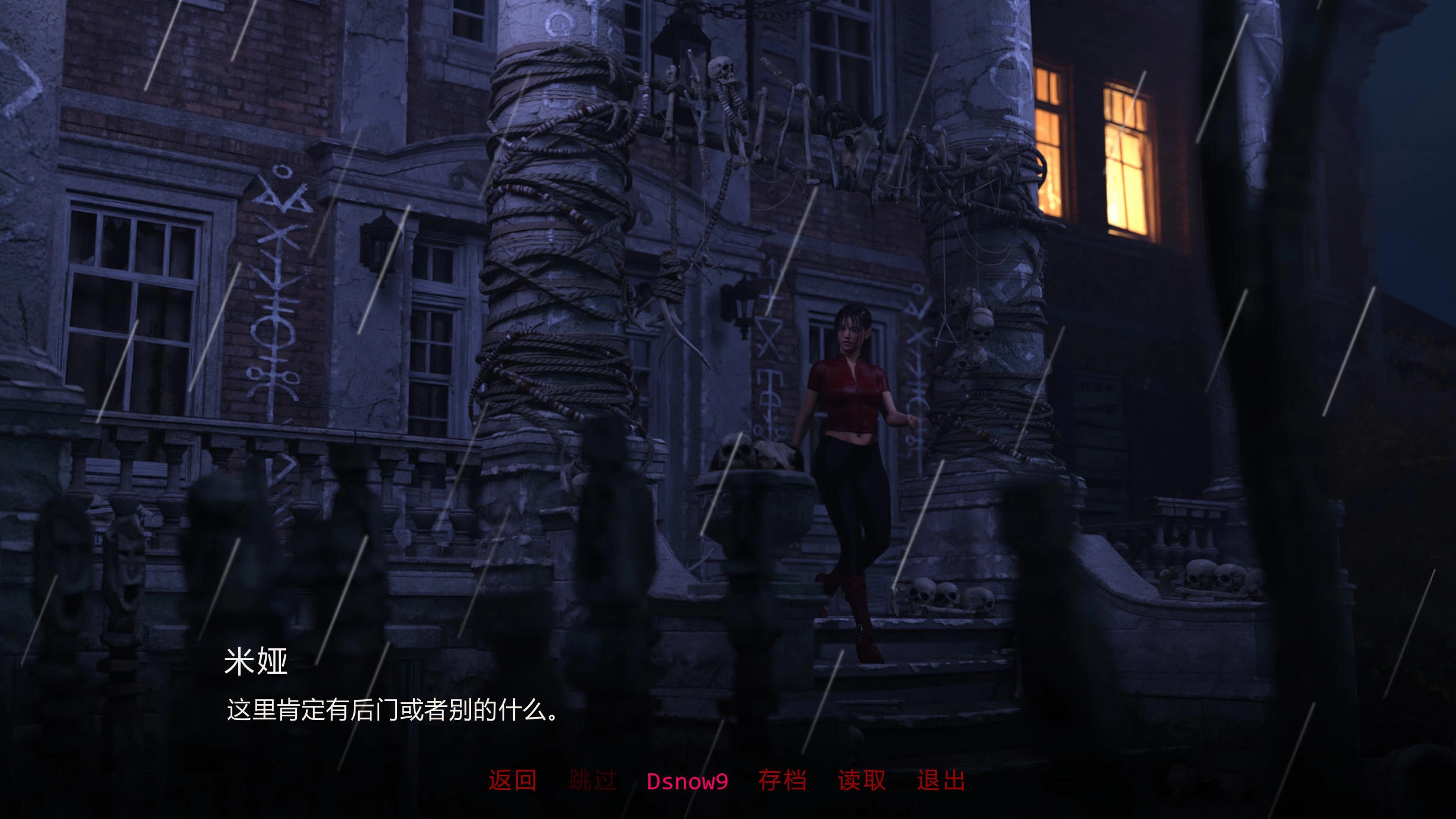Viewport: 1456px width, 819px height.
Task: Choose 退出 (Quit) in the quick menu
Action: (941, 780)
